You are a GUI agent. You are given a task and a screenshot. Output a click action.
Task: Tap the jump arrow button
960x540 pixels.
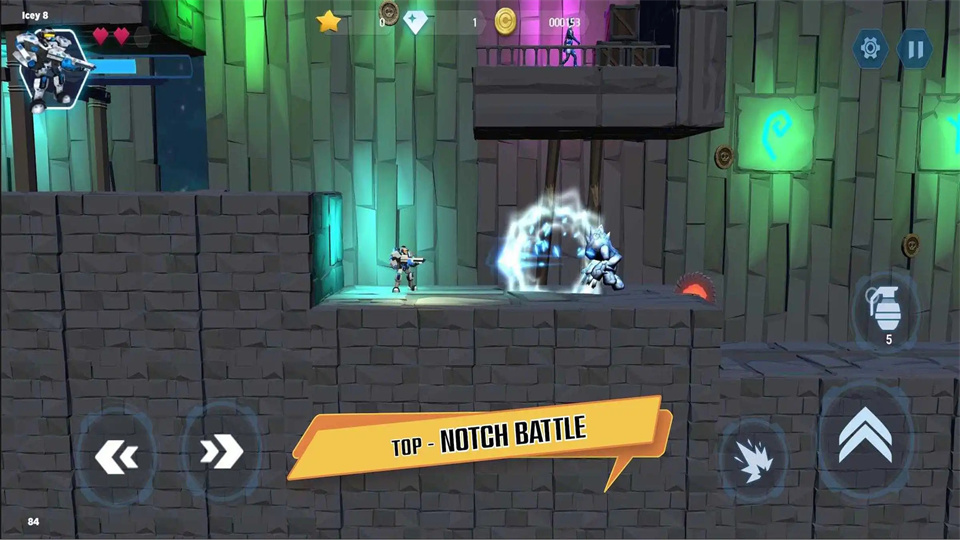[x=865, y=438]
